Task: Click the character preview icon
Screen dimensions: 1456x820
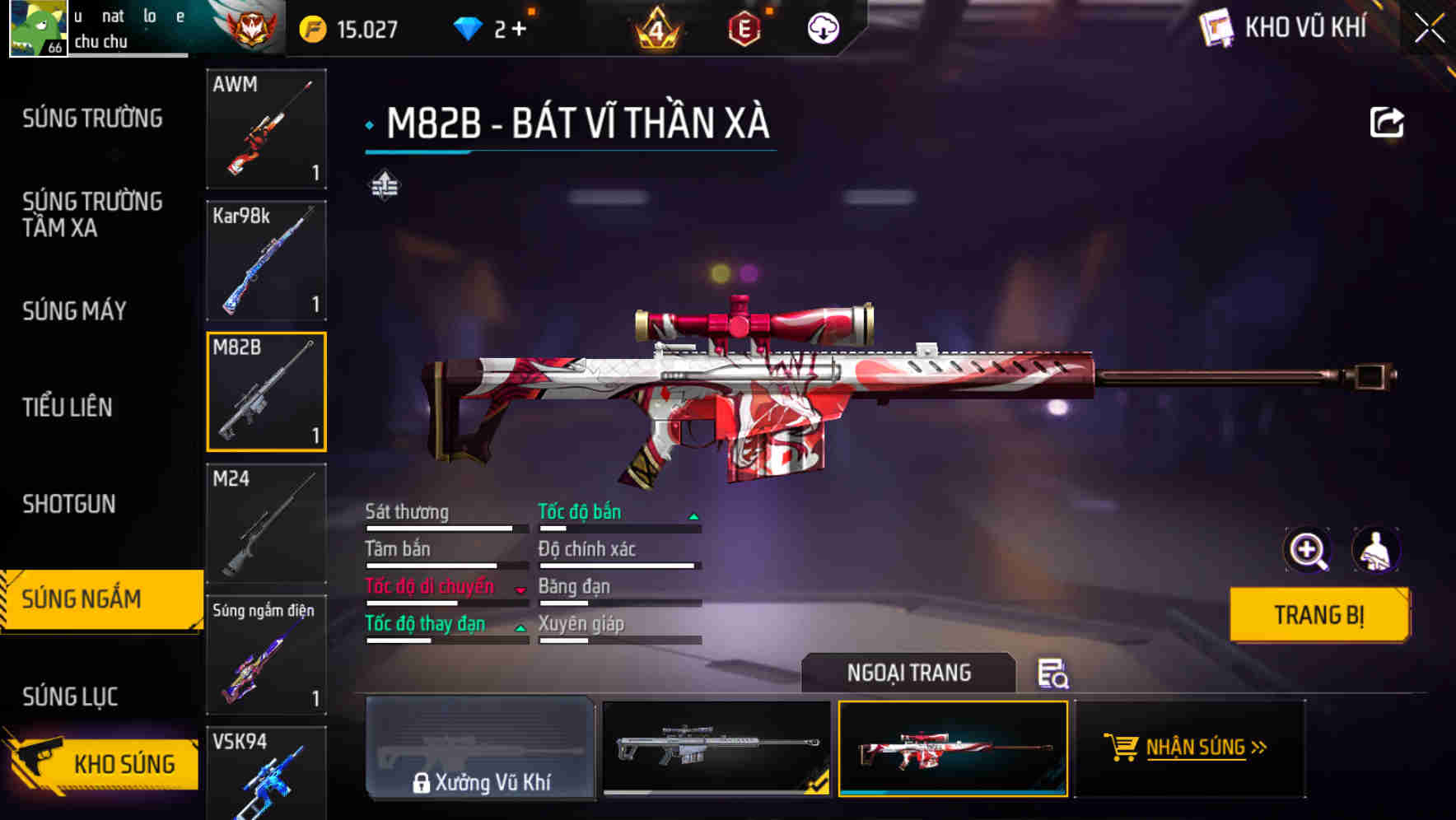Action: (1377, 550)
